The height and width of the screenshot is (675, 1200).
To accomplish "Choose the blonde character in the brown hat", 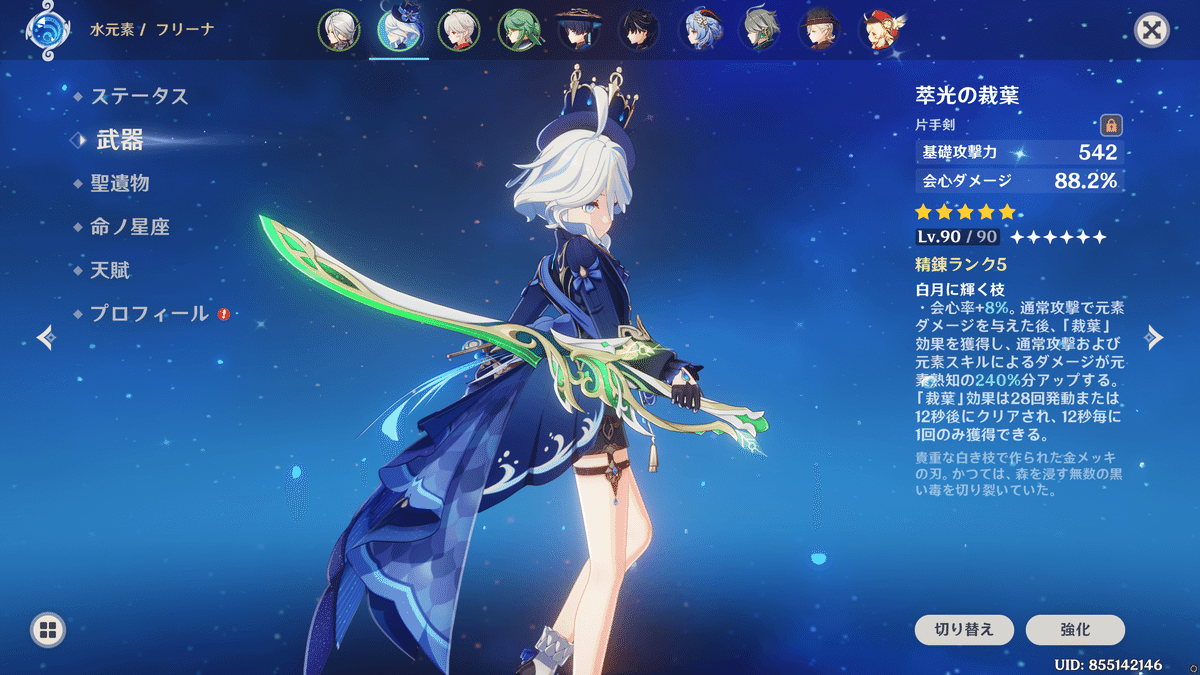I will (x=820, y=30).
